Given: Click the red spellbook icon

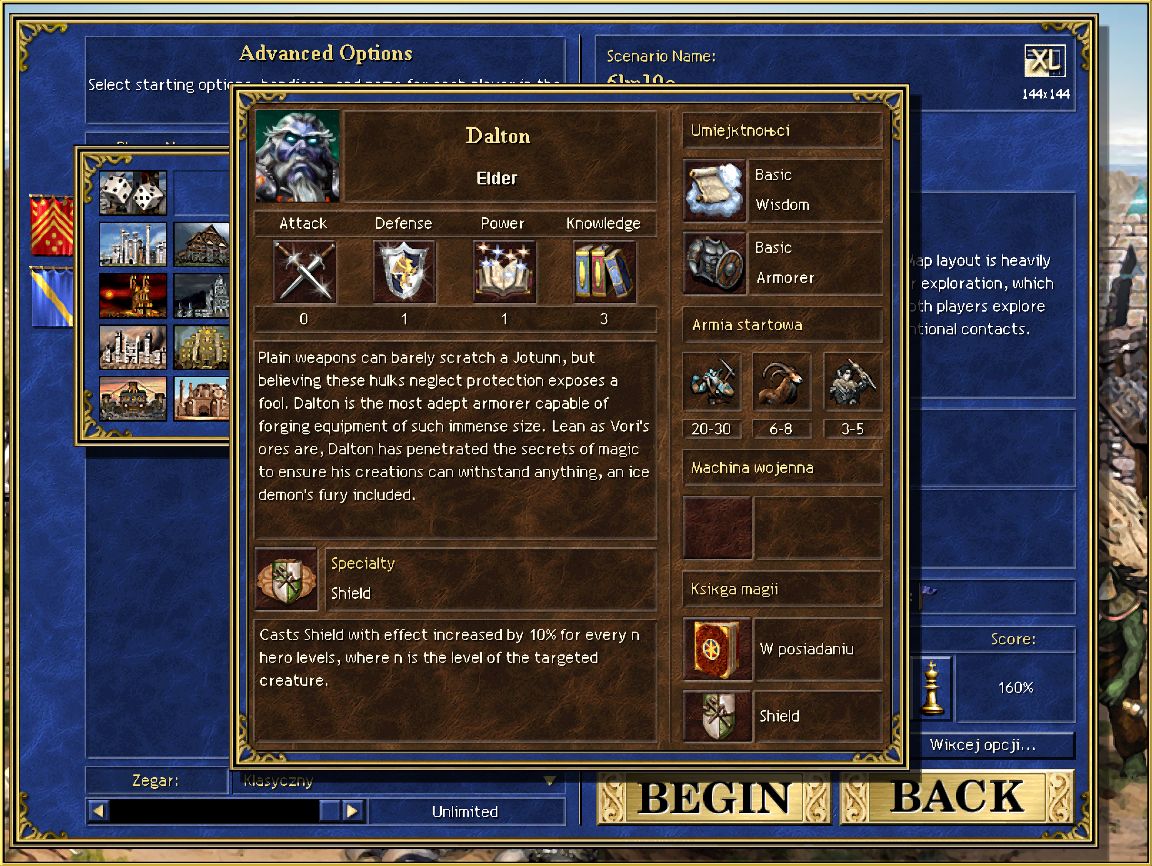Looking at the screenshot, I should (716, 649).
